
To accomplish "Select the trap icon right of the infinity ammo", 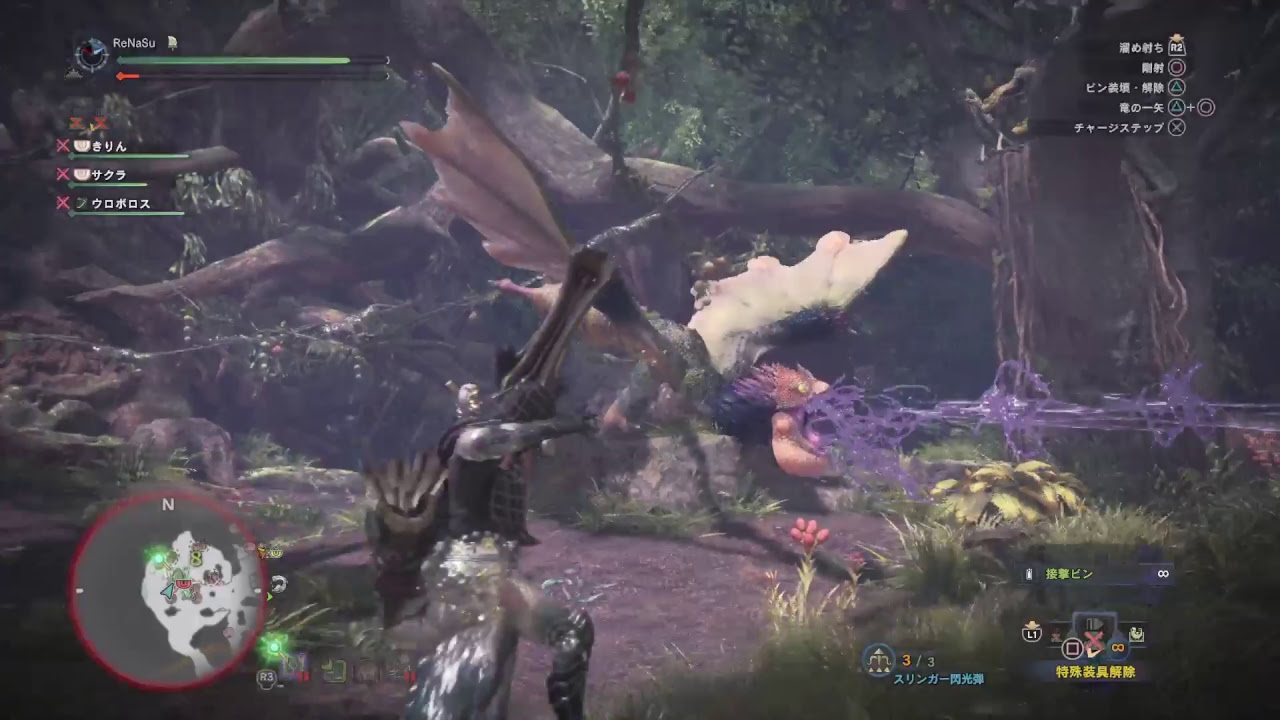I will [x=1135, y=632].
